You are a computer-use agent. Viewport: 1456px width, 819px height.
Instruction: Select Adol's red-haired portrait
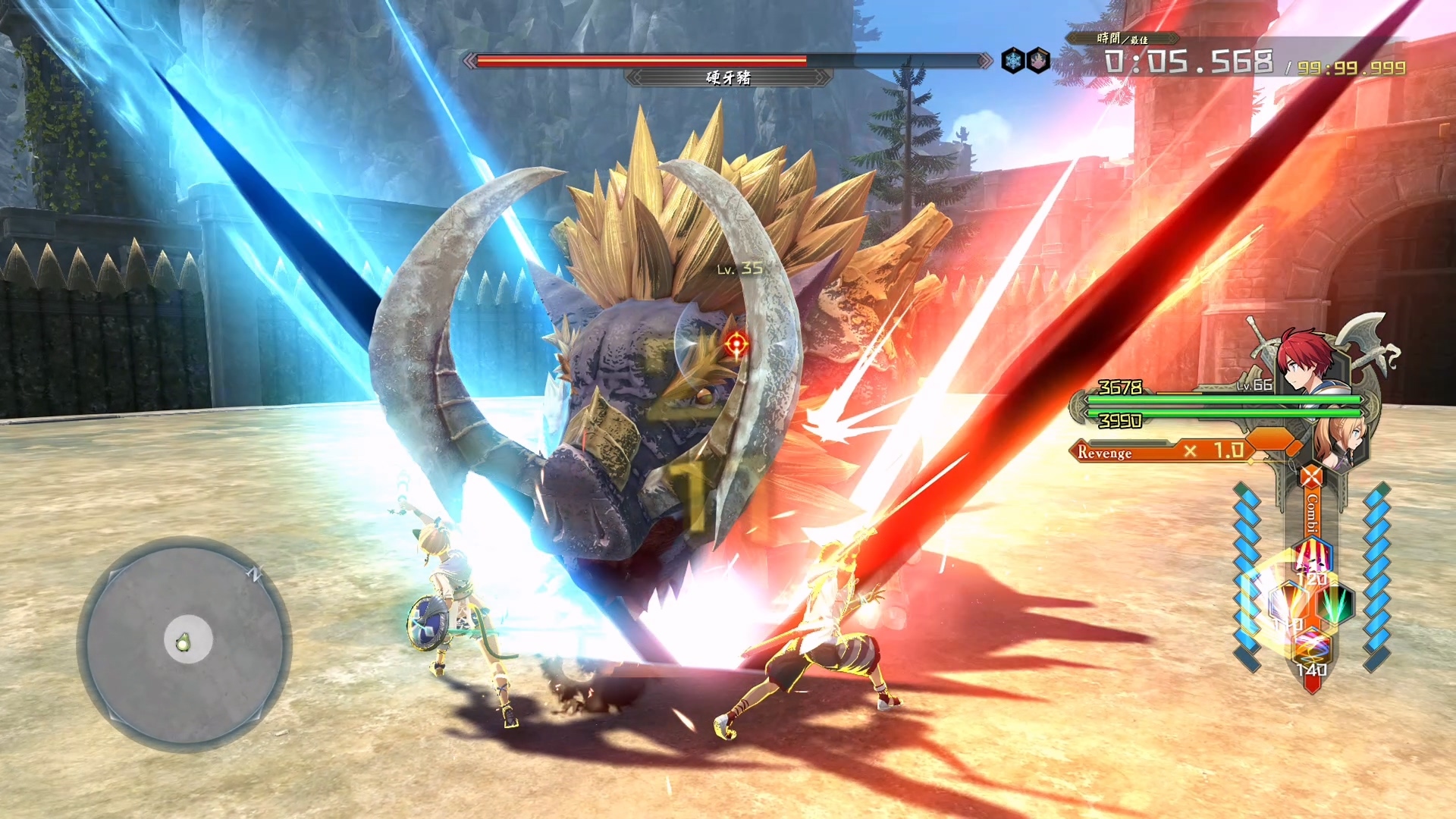pyautogui.click(x=1306, y=361)
